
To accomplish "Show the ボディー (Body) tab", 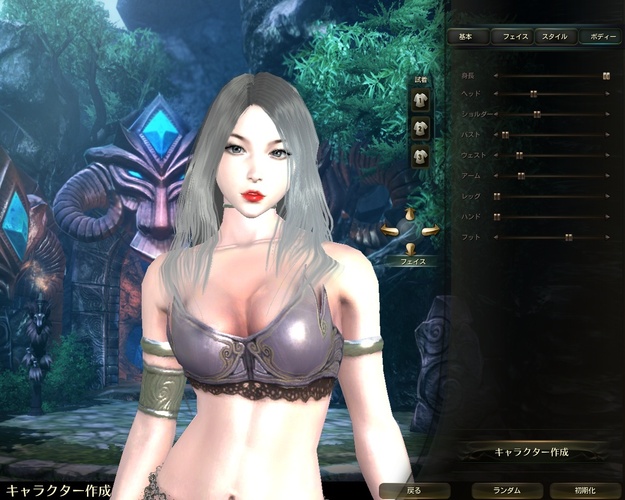I will (600, 36).
